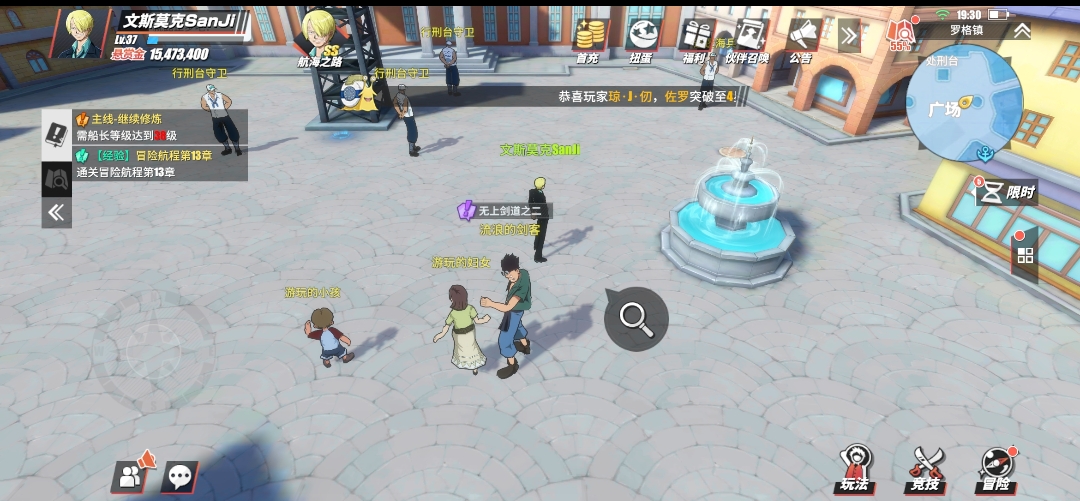Open the 限时 limited-time events

1006,192
